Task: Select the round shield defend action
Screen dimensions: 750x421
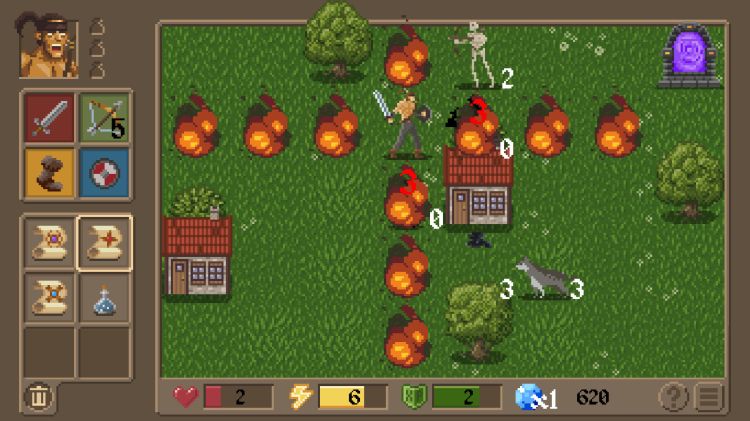Action: [104, 169]
